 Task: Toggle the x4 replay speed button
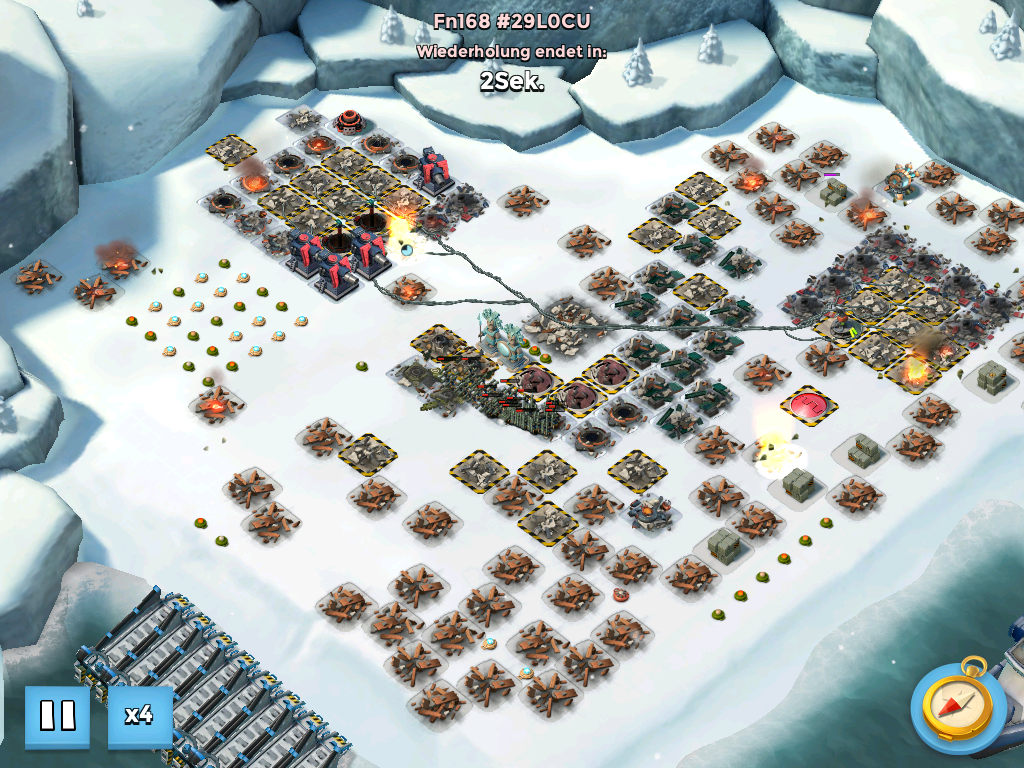click(139, 716)
